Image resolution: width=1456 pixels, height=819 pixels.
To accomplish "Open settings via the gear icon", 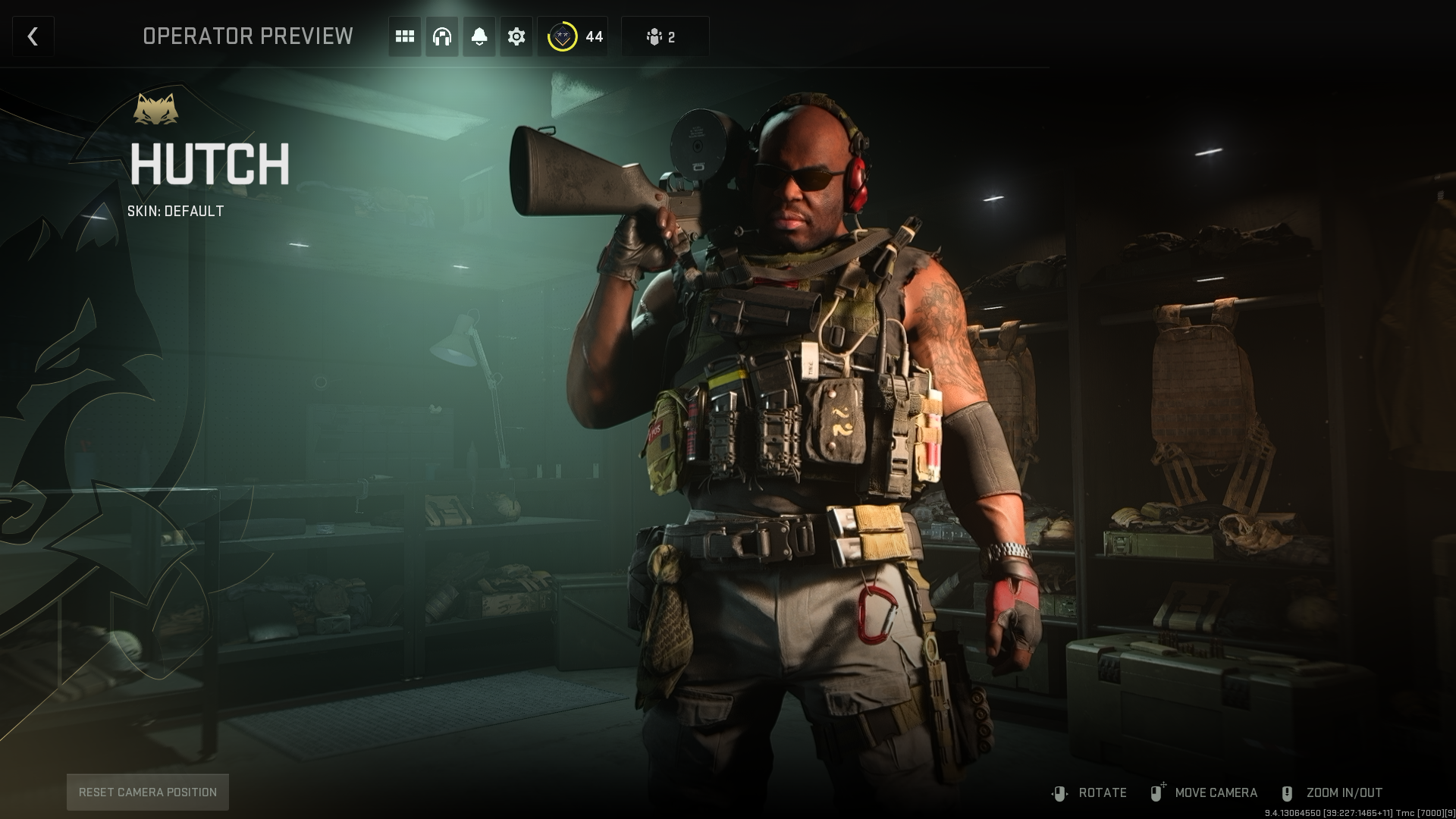I will click(x=516, y=36).
